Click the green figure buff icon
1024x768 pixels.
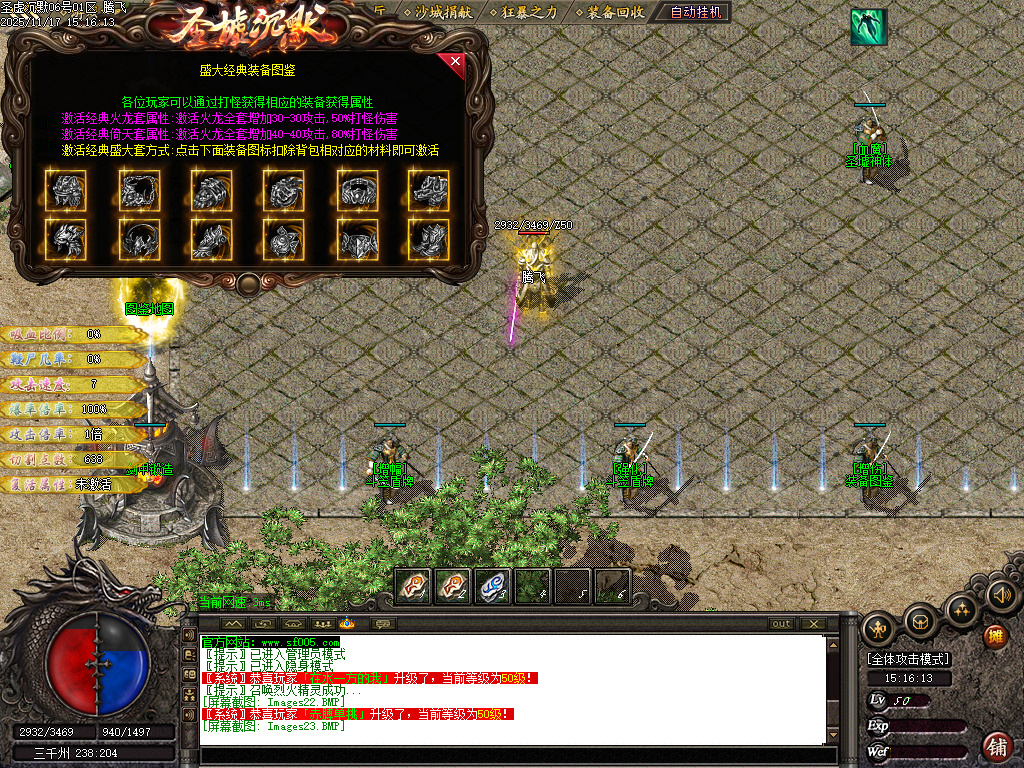point(868,27)
